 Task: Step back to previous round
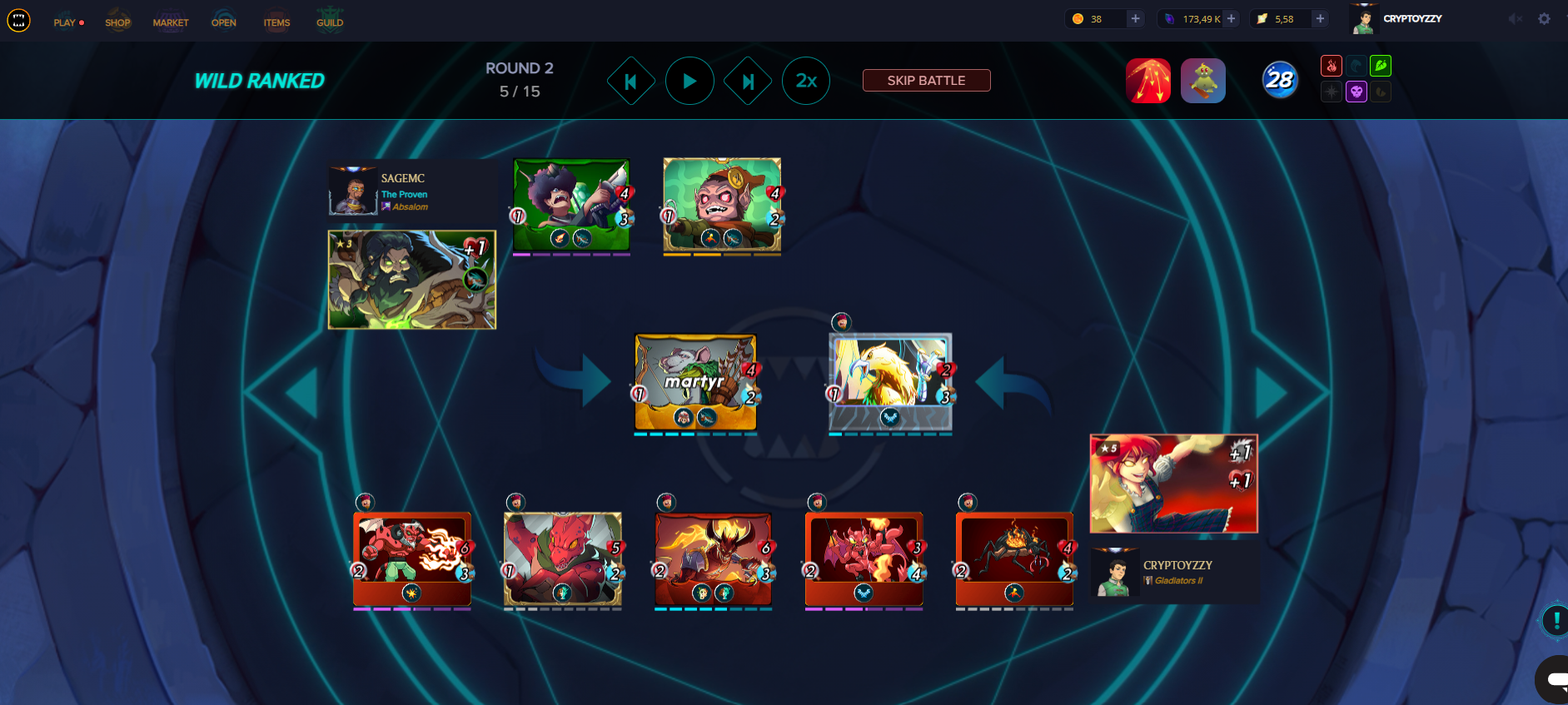(x=630, y=81)
